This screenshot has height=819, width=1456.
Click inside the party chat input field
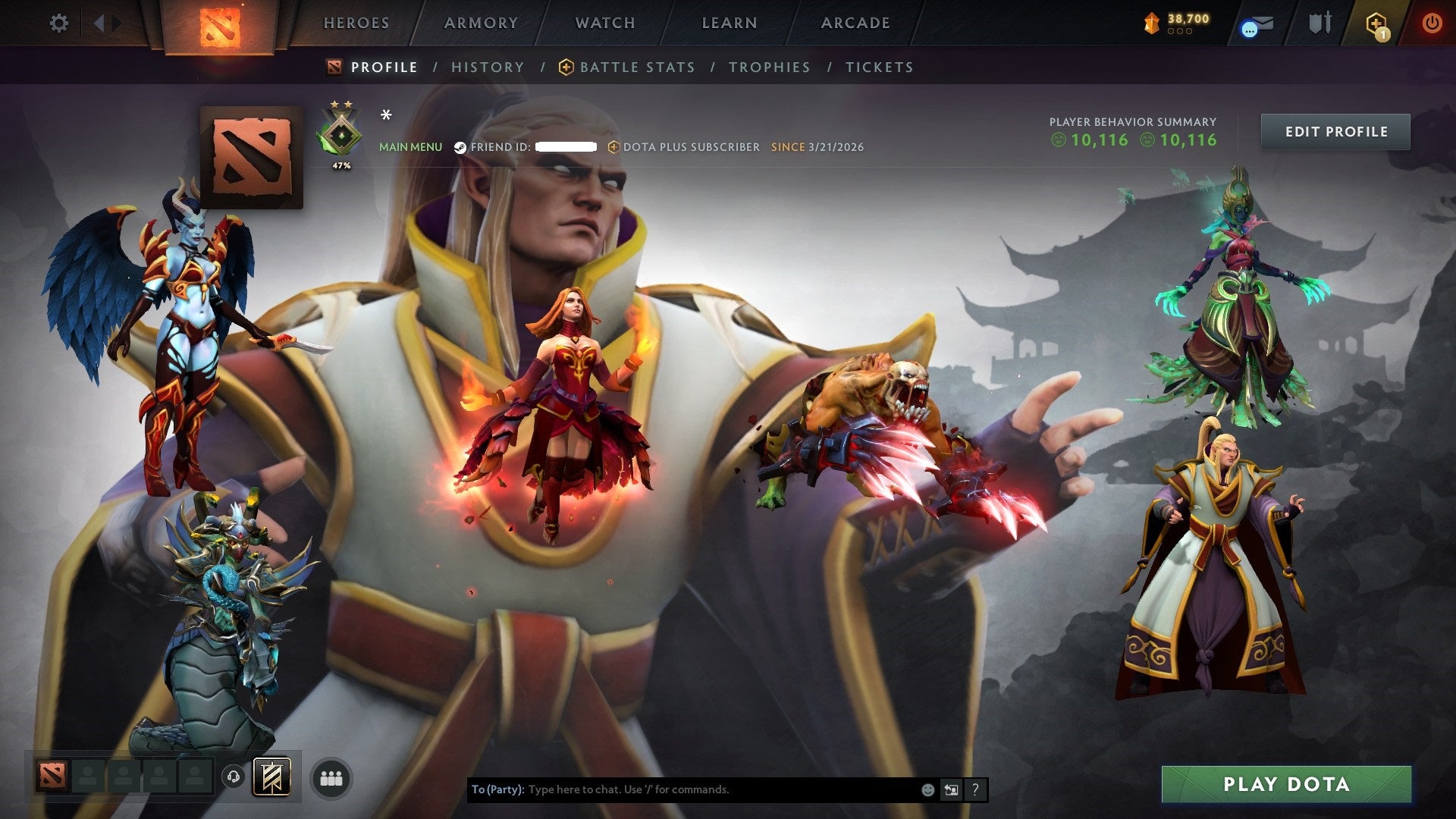click(682, 789)
